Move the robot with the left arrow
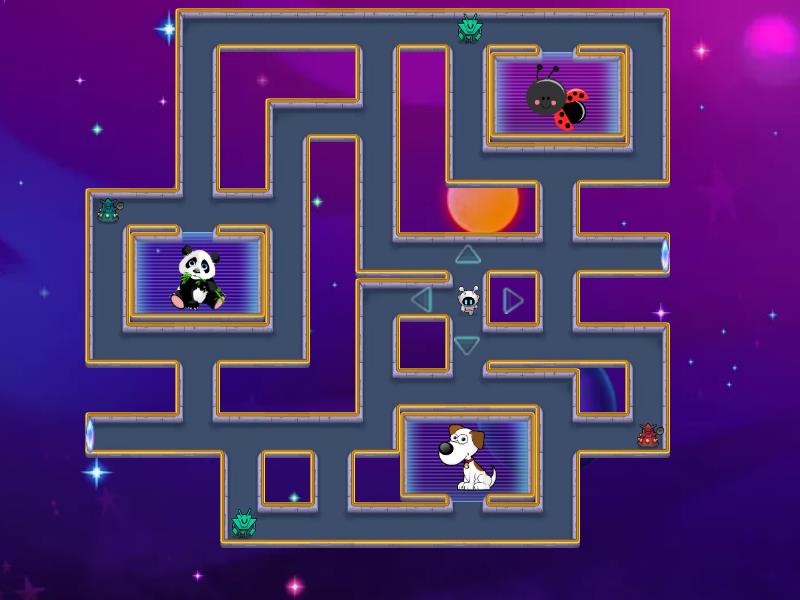The width and height of the screenshot is (800, 600). tap(422, 299)
